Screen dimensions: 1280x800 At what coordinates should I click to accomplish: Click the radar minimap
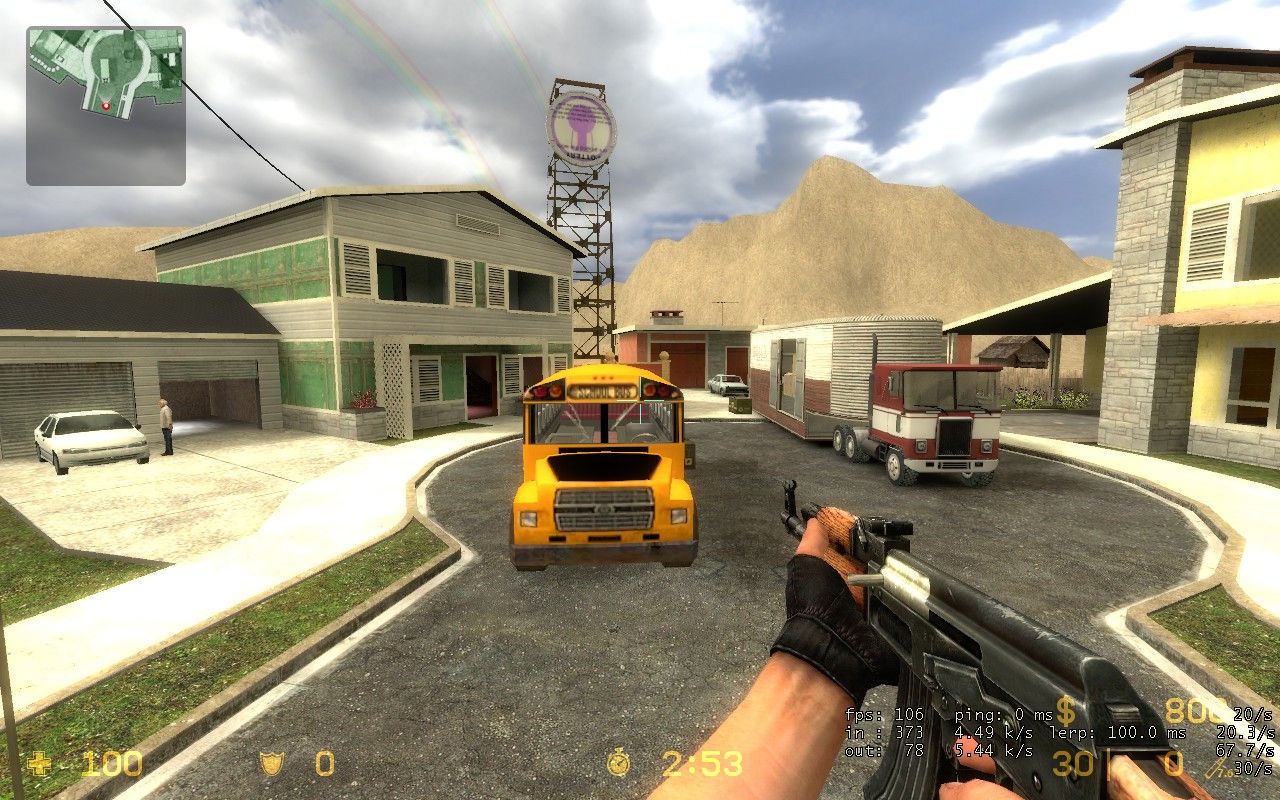click(x=106, y=106)
